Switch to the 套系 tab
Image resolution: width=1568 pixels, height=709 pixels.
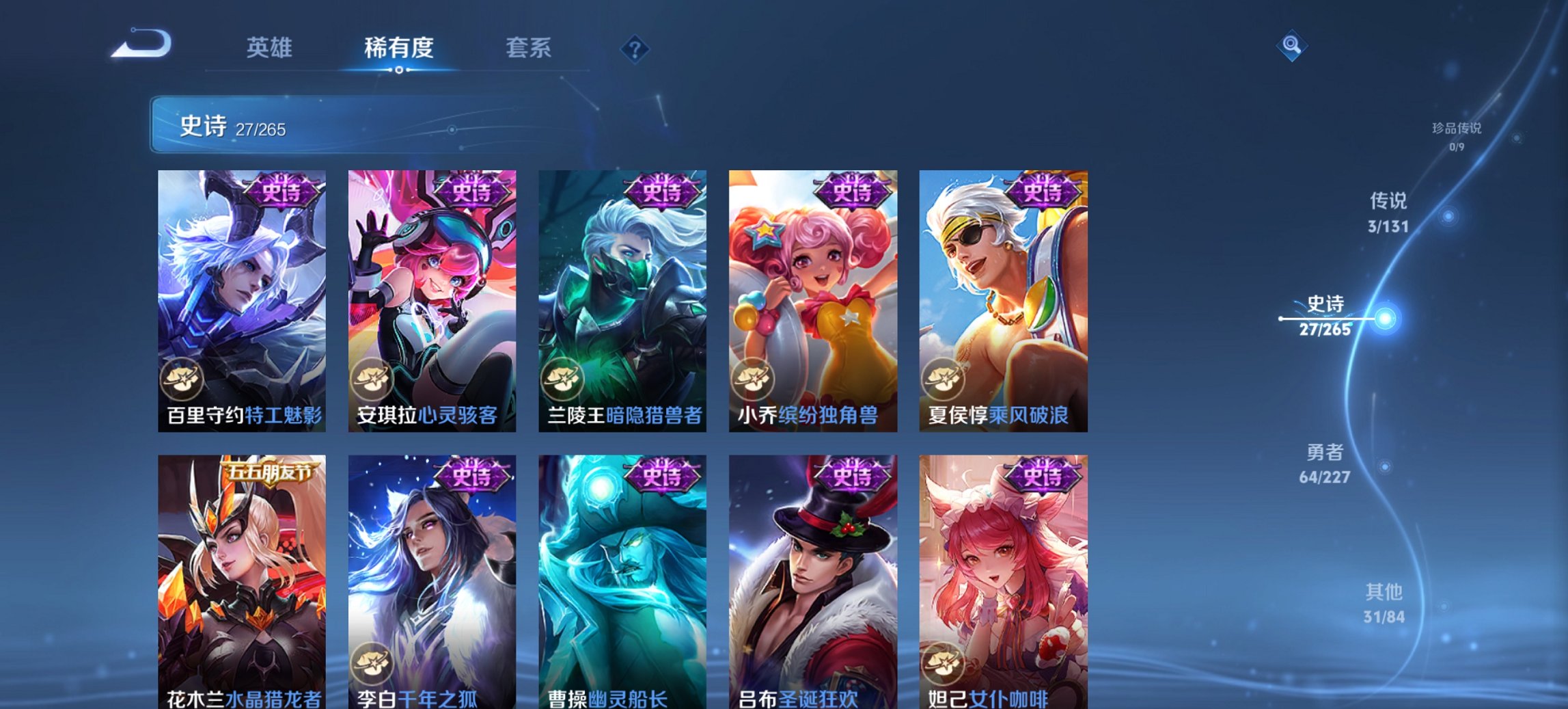[x=529, y=48]
